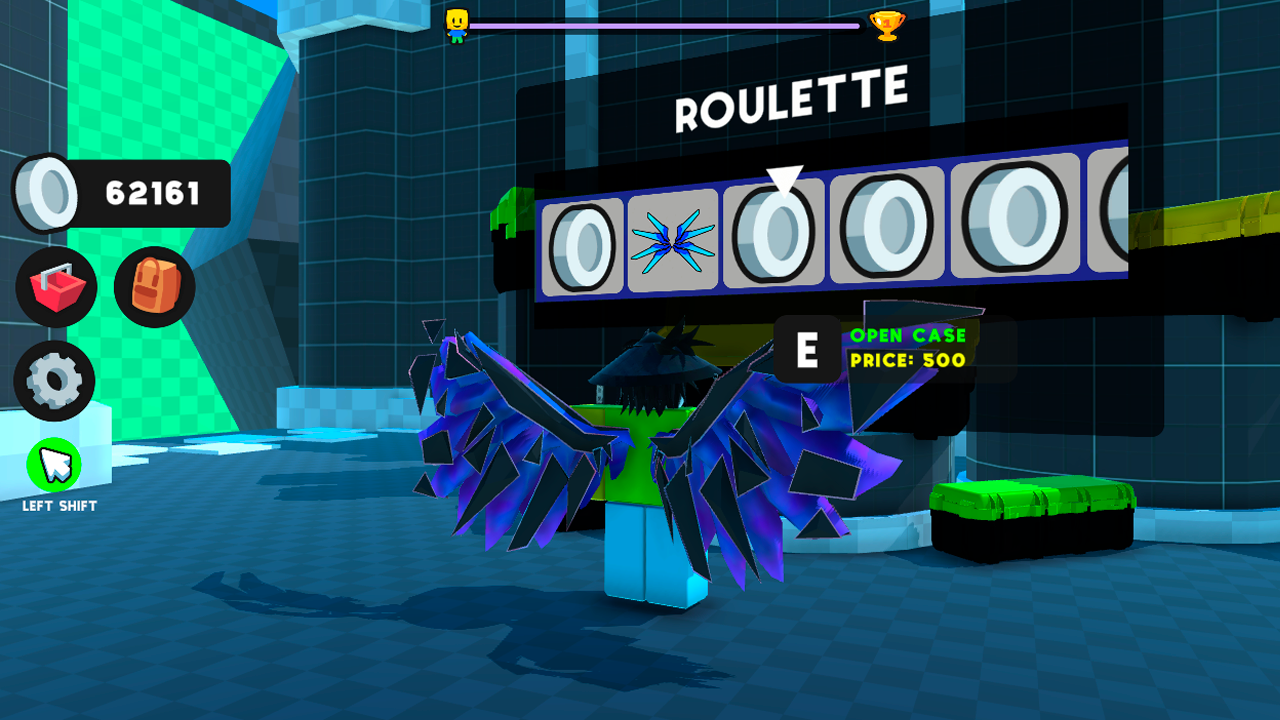Open the inventory backpack icon
This screenshot has height=720, width=1280.
pyautogui.click(x=155, y=287)
